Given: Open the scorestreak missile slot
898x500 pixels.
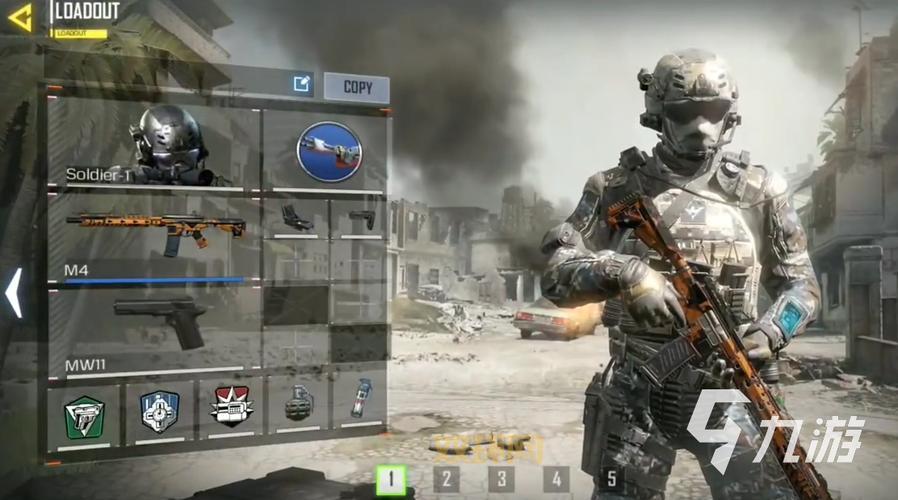Looking at the screenshot, I should click(328, 151).
